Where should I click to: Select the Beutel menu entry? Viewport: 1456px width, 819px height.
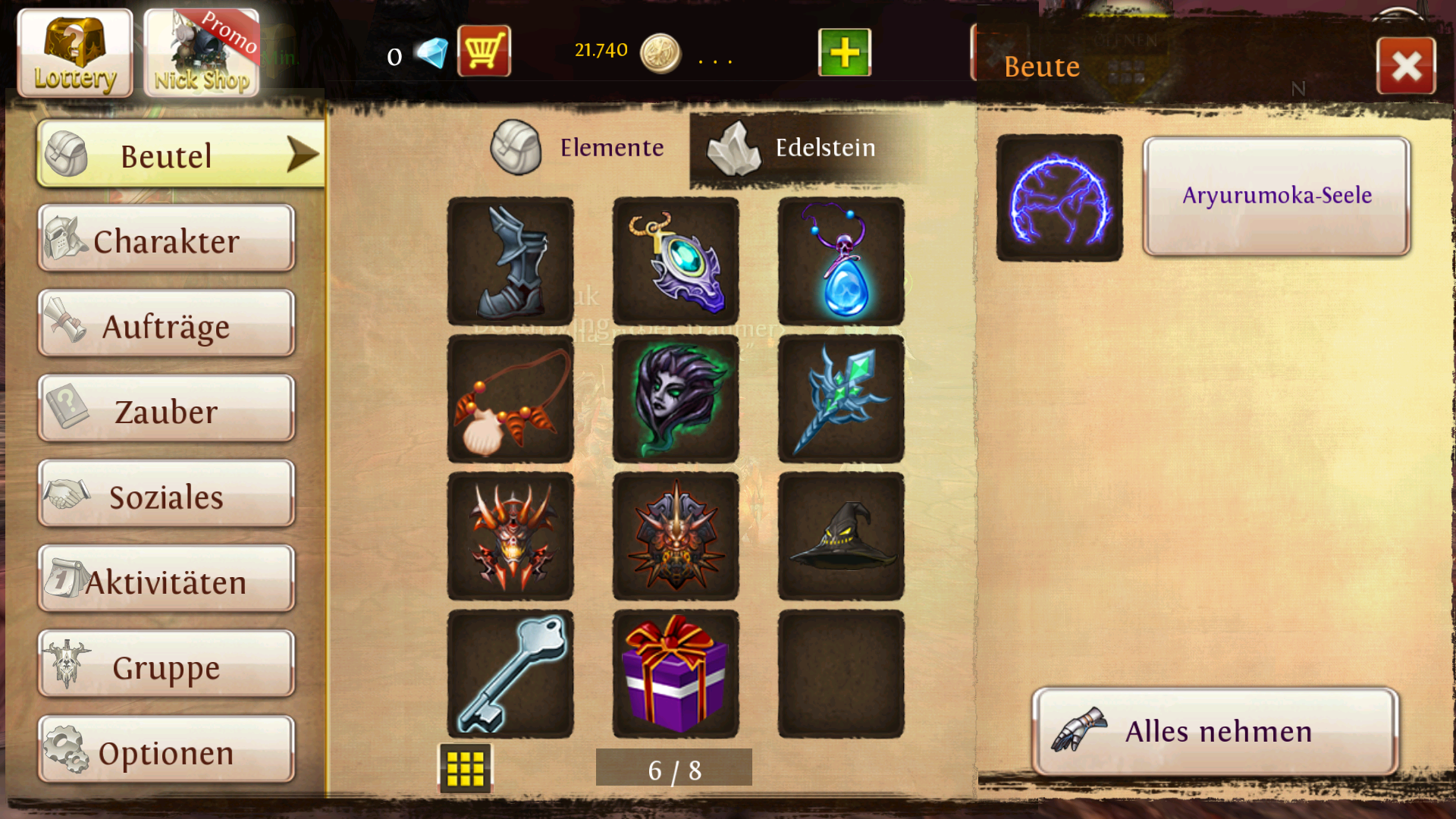(180, 155)
